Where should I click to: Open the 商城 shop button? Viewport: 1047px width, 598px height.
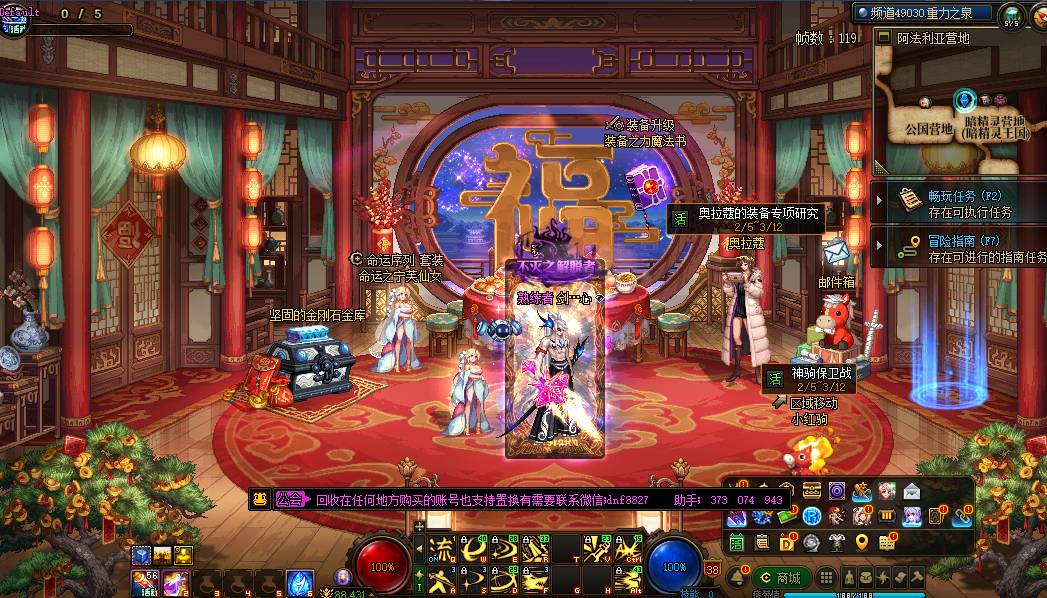pyautogui.click(x=783, y=578)
